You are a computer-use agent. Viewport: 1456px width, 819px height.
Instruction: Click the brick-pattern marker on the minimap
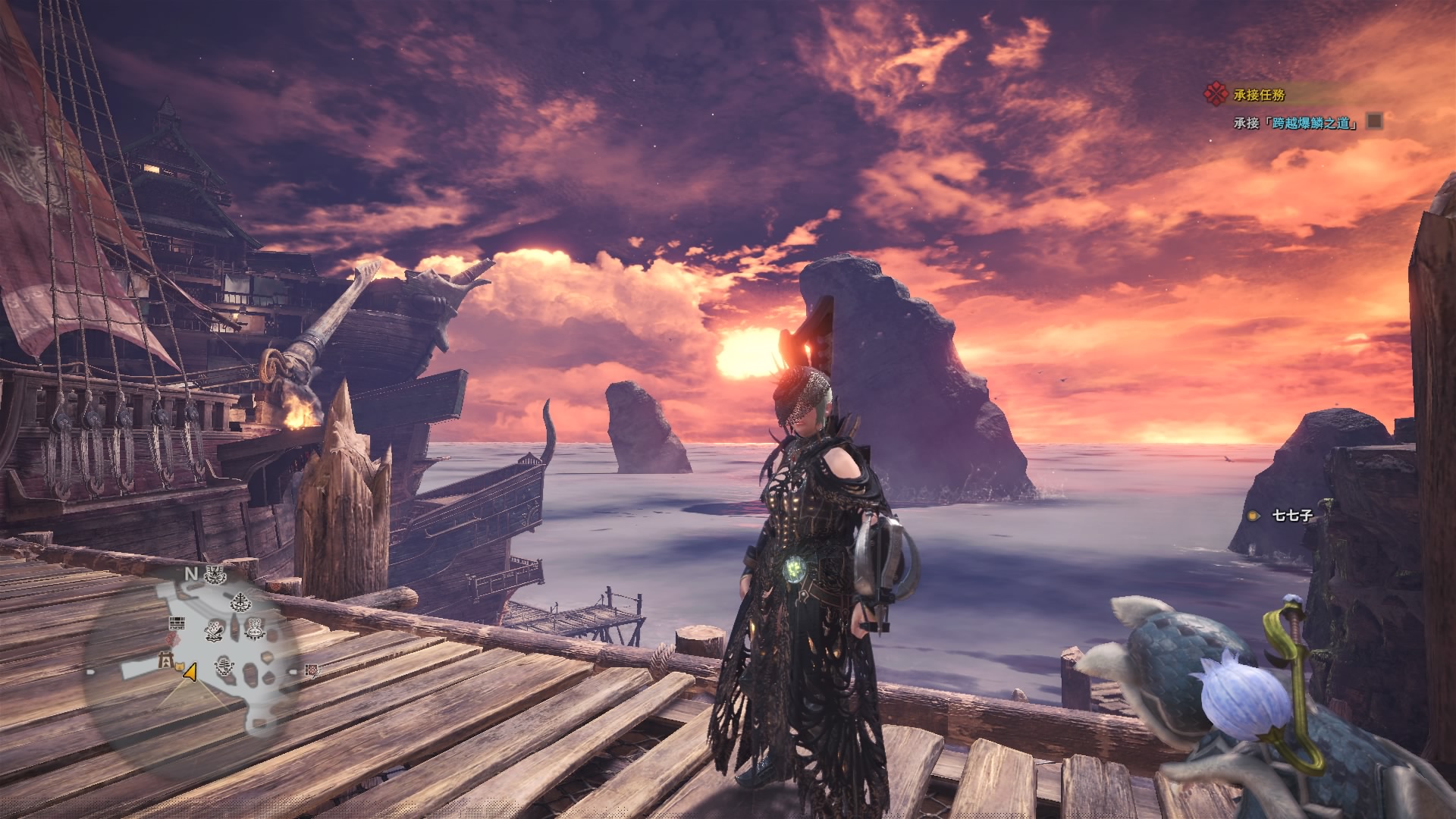(x=177, y=624)
